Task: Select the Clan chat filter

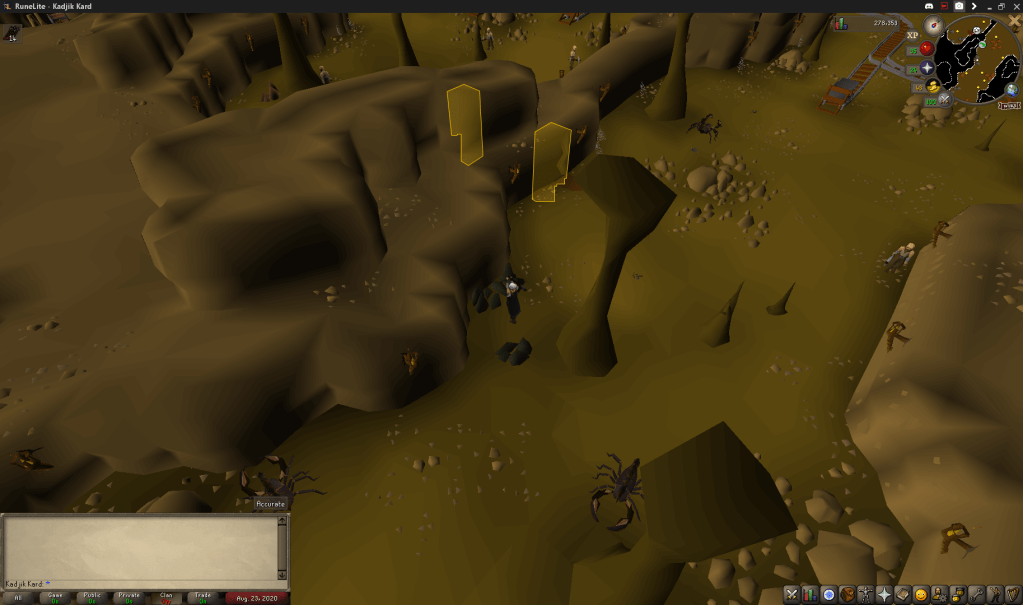Action: [166, 598]
